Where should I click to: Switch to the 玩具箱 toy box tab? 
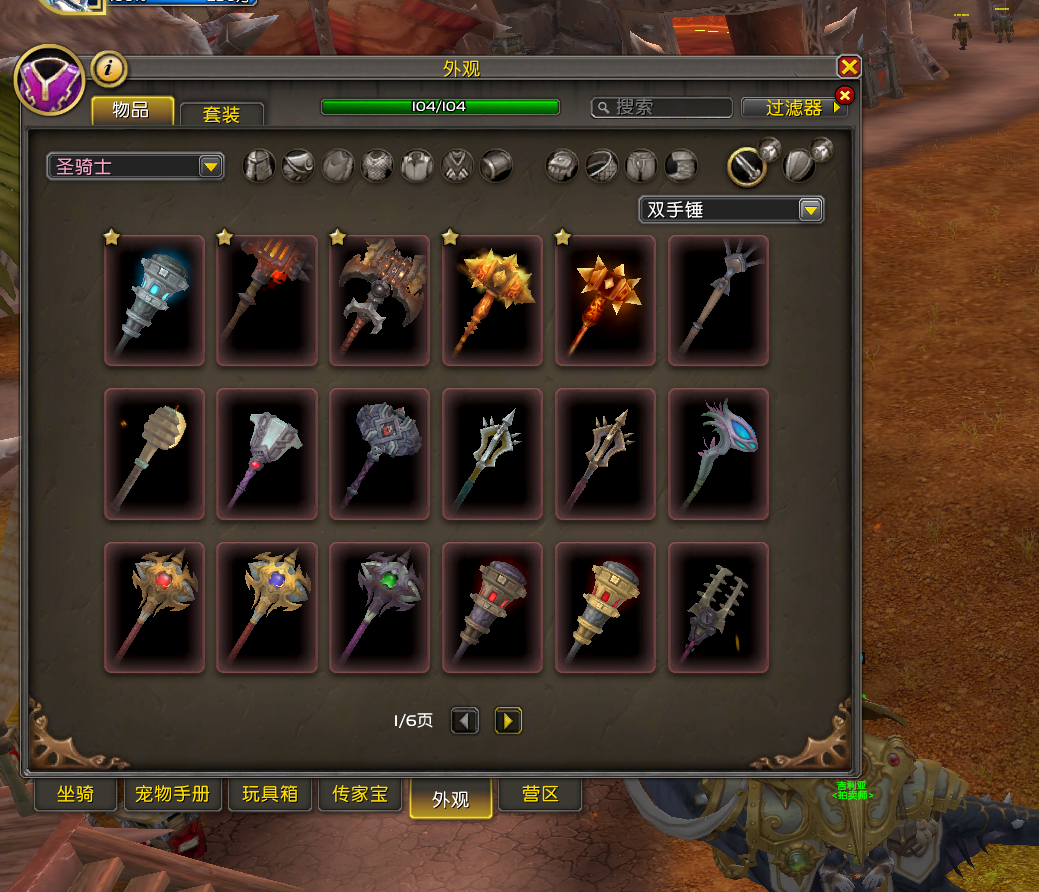point(270,795)
